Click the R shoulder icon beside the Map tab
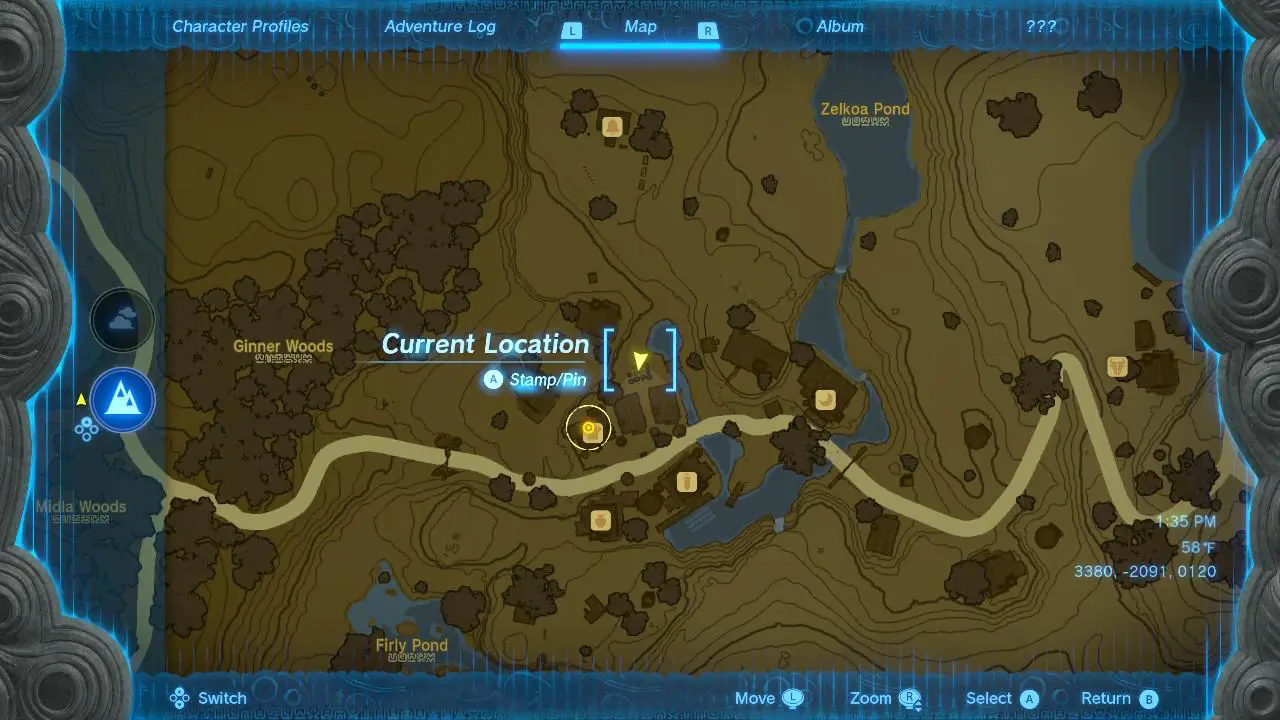Viewport: 1280px width, 720px height. pyautogui.click(x=707, y=31)
